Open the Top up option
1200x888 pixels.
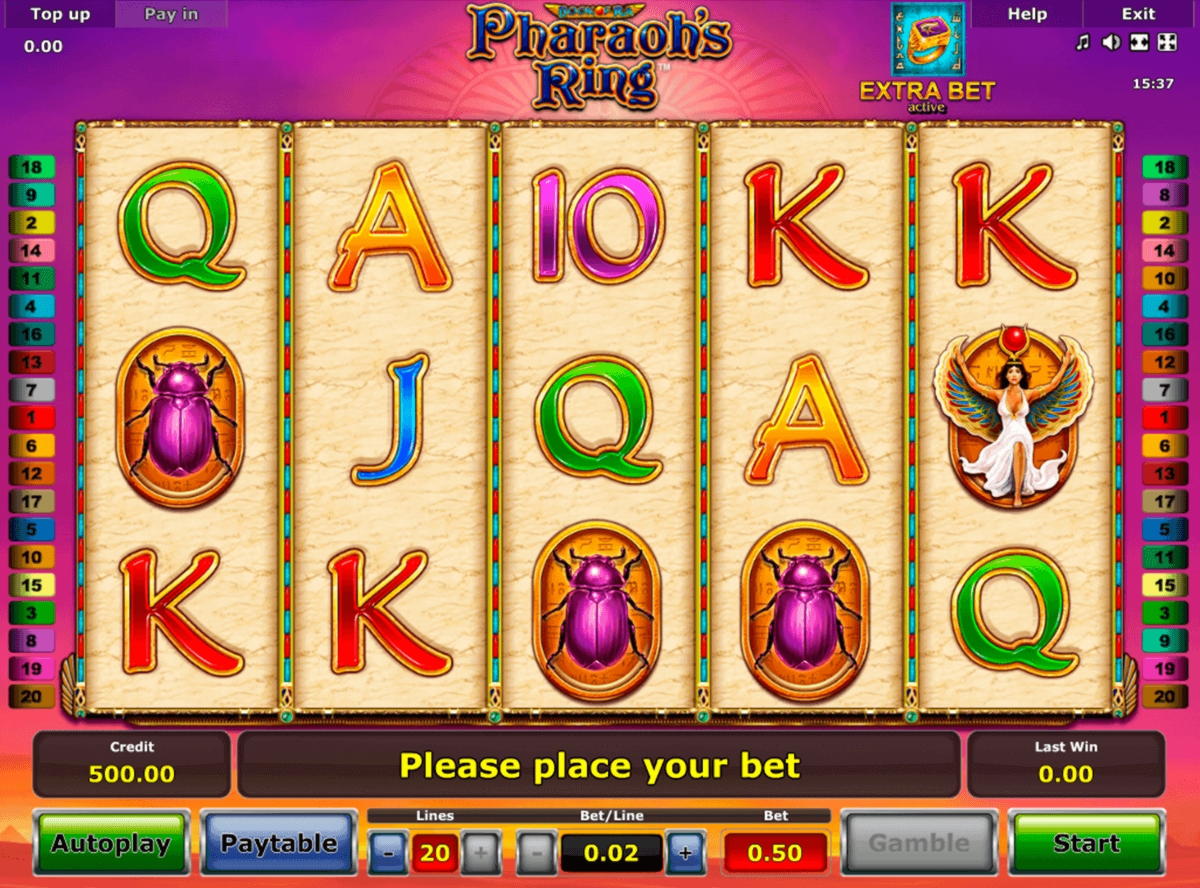[x=60, y=14]
